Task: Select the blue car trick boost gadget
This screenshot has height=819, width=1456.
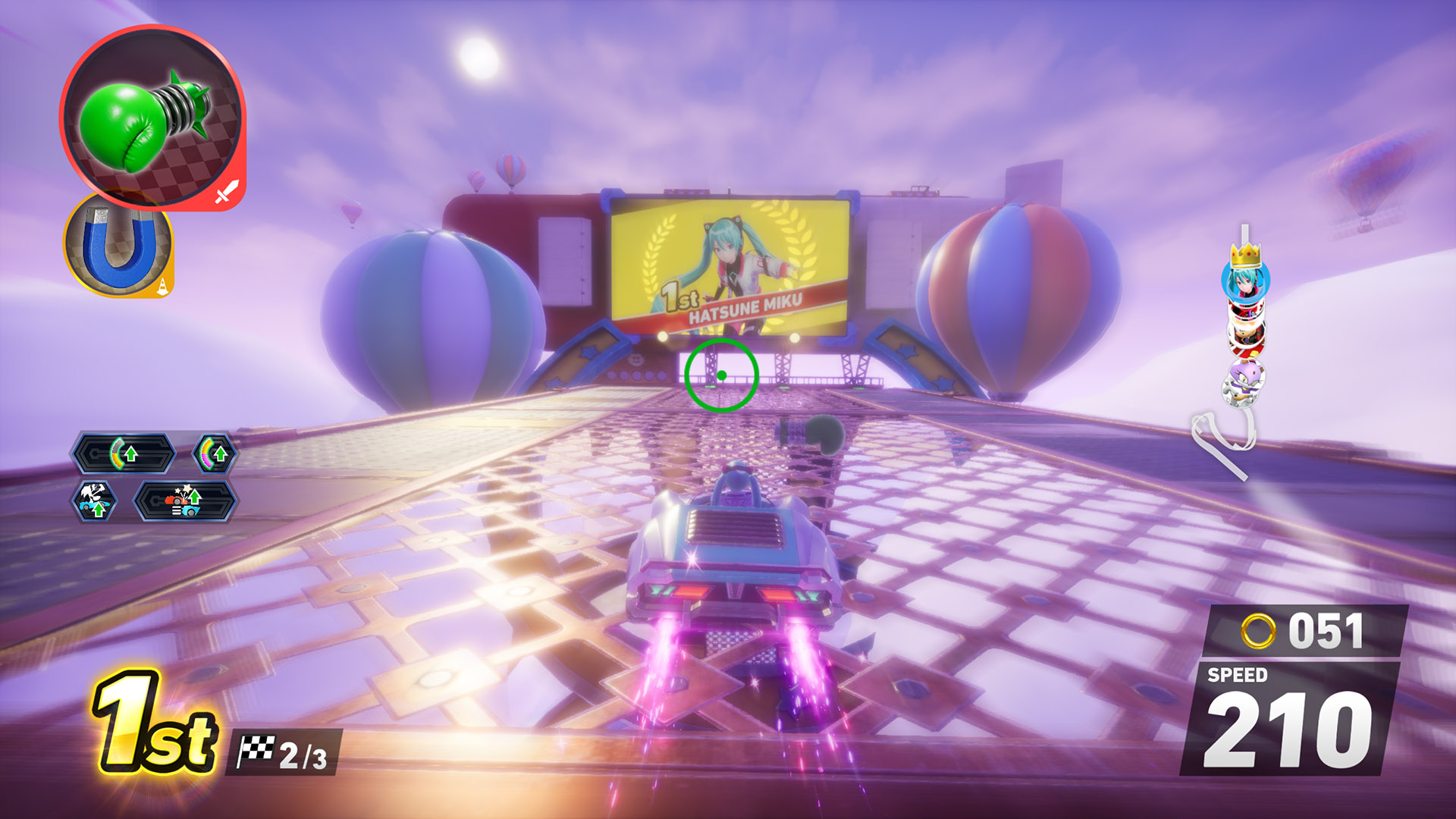Action: coord(96,501)
